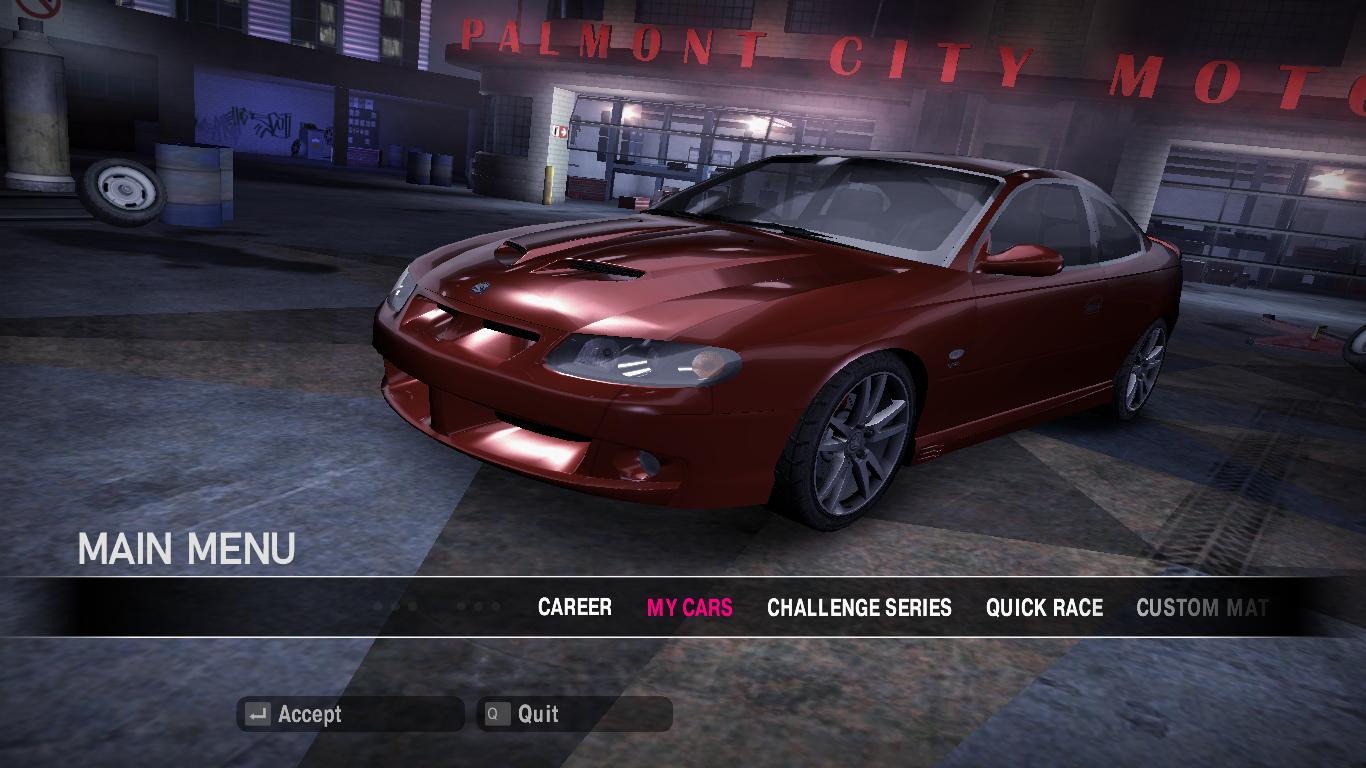Choose Challenge Series from main menu
1366x768 pixels.
[x=859, y=607]
